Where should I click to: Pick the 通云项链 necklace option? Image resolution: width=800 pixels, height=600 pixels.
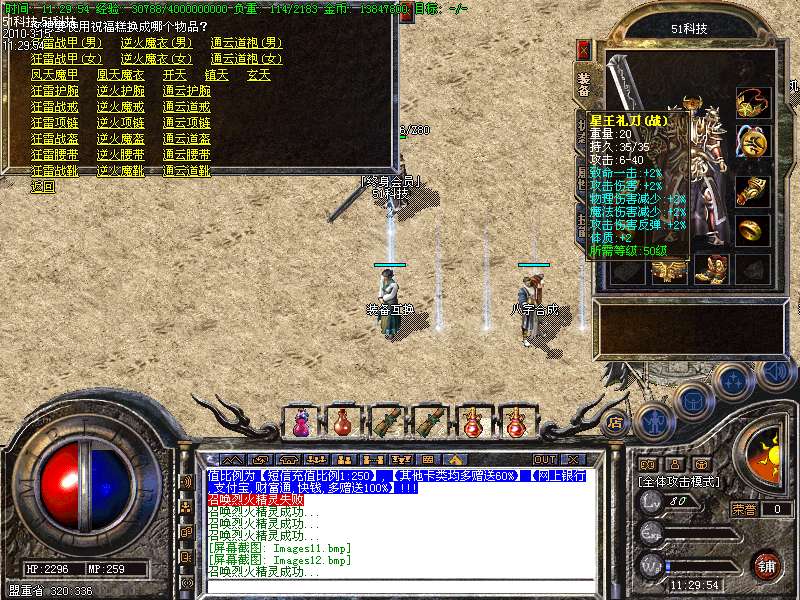point(186,122)
